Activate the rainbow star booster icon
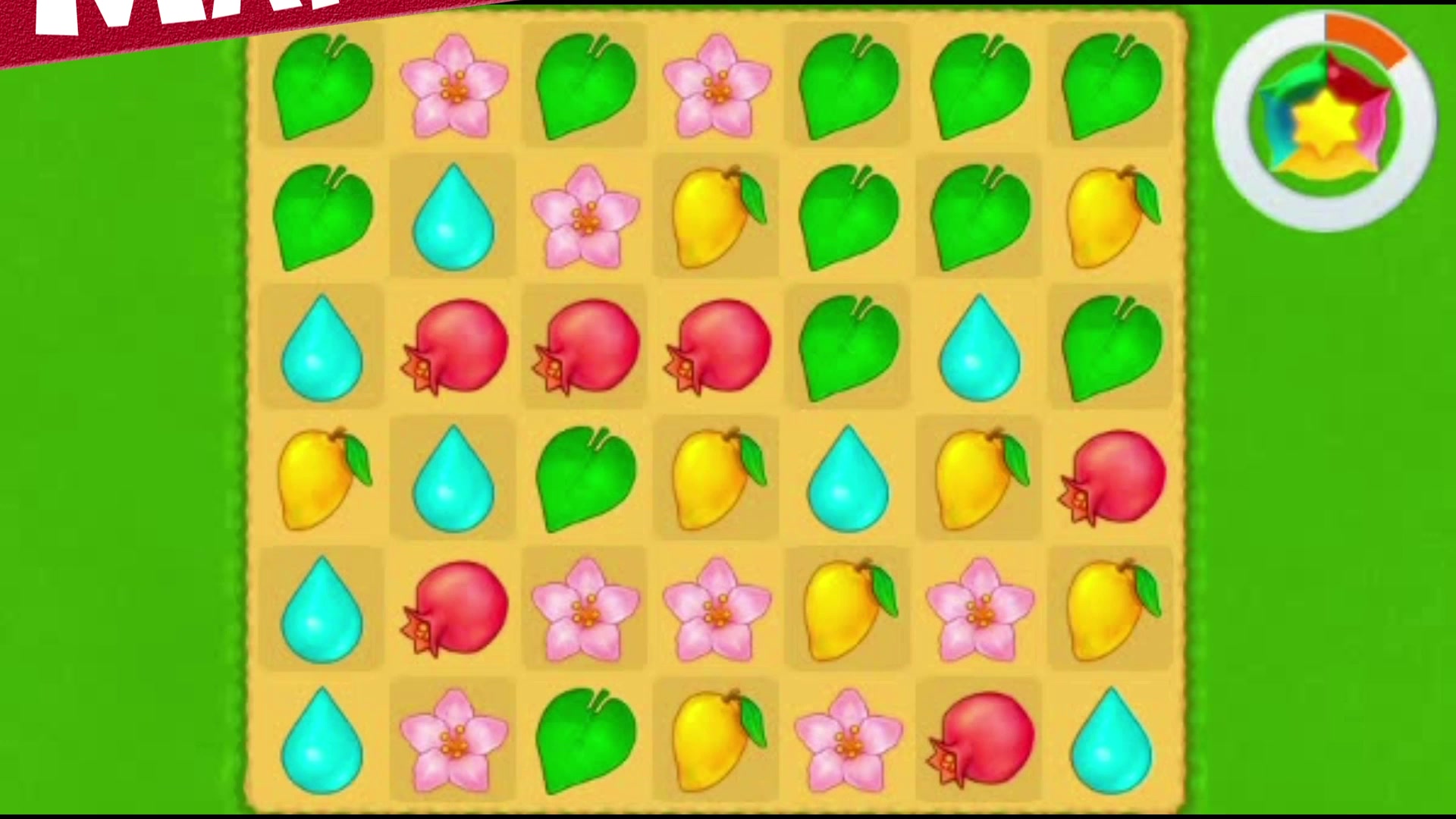The height and width of the screenshot is (819, 1456). click(x=1326, y=121)
